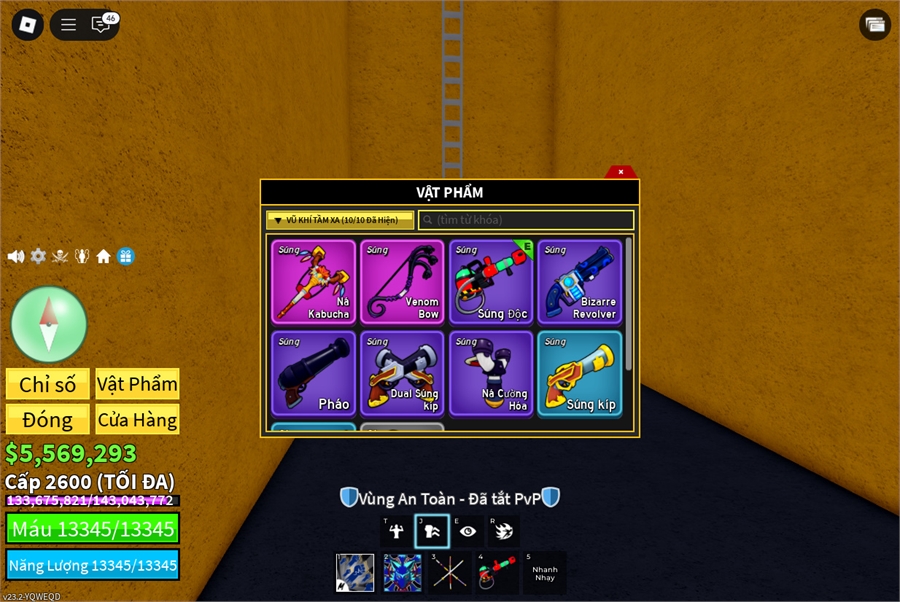The height and width of the screenshot is (602, 900).
Task: Toggle the sound speaker icon
Action: (x=16, y=257)
